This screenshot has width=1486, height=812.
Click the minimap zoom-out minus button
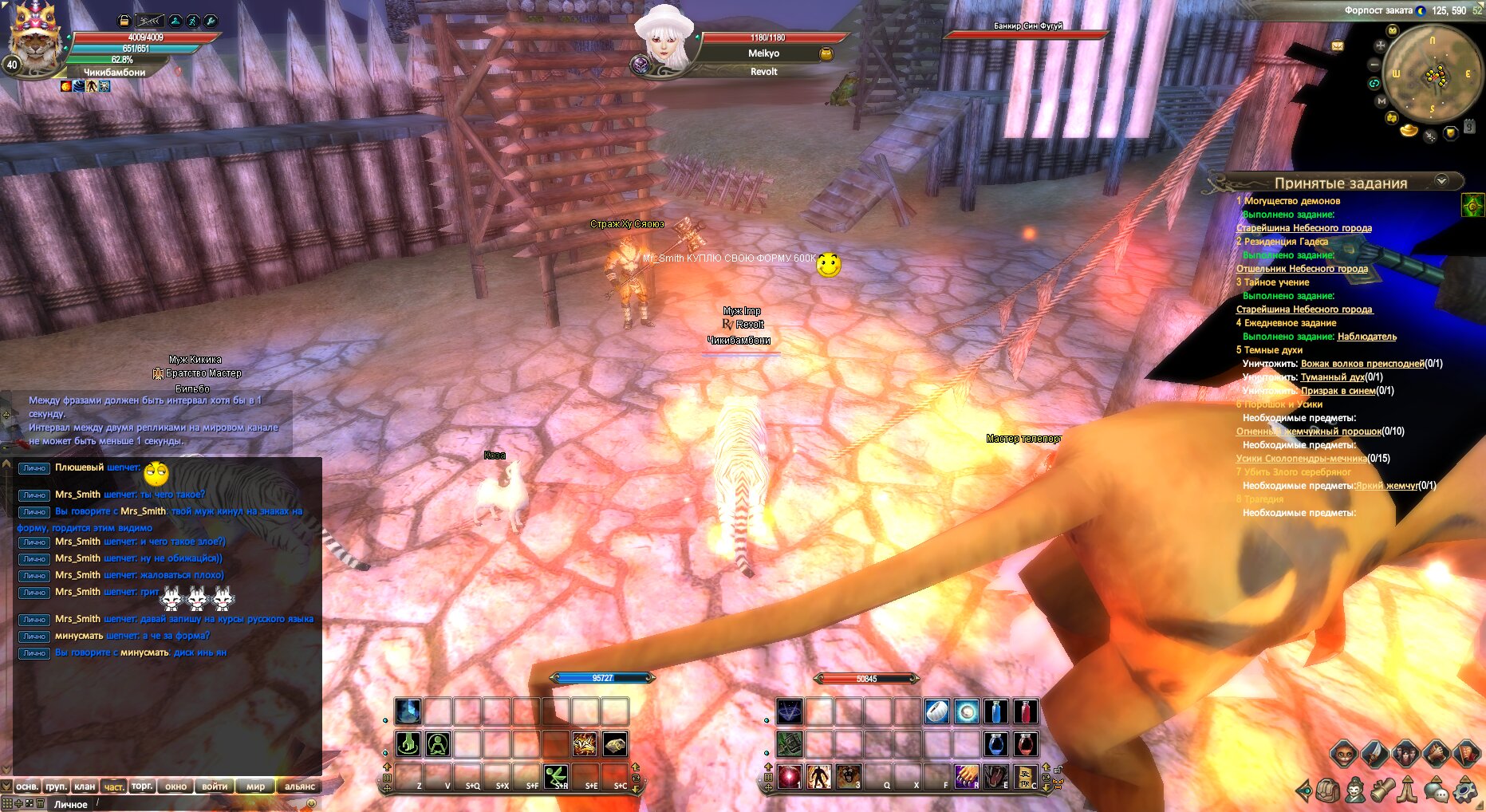point(1374,65)
